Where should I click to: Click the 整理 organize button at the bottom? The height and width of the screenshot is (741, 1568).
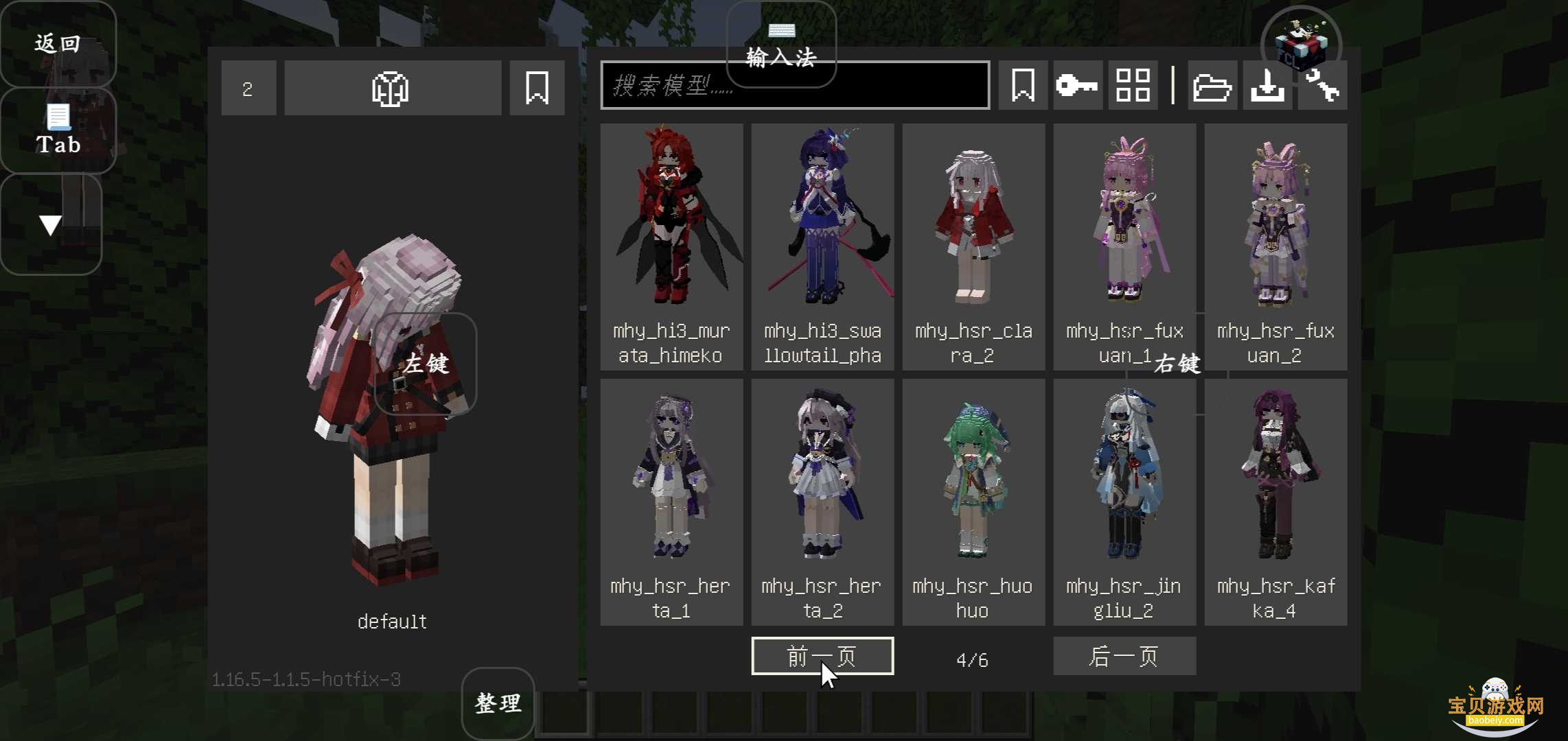(496, 703)
